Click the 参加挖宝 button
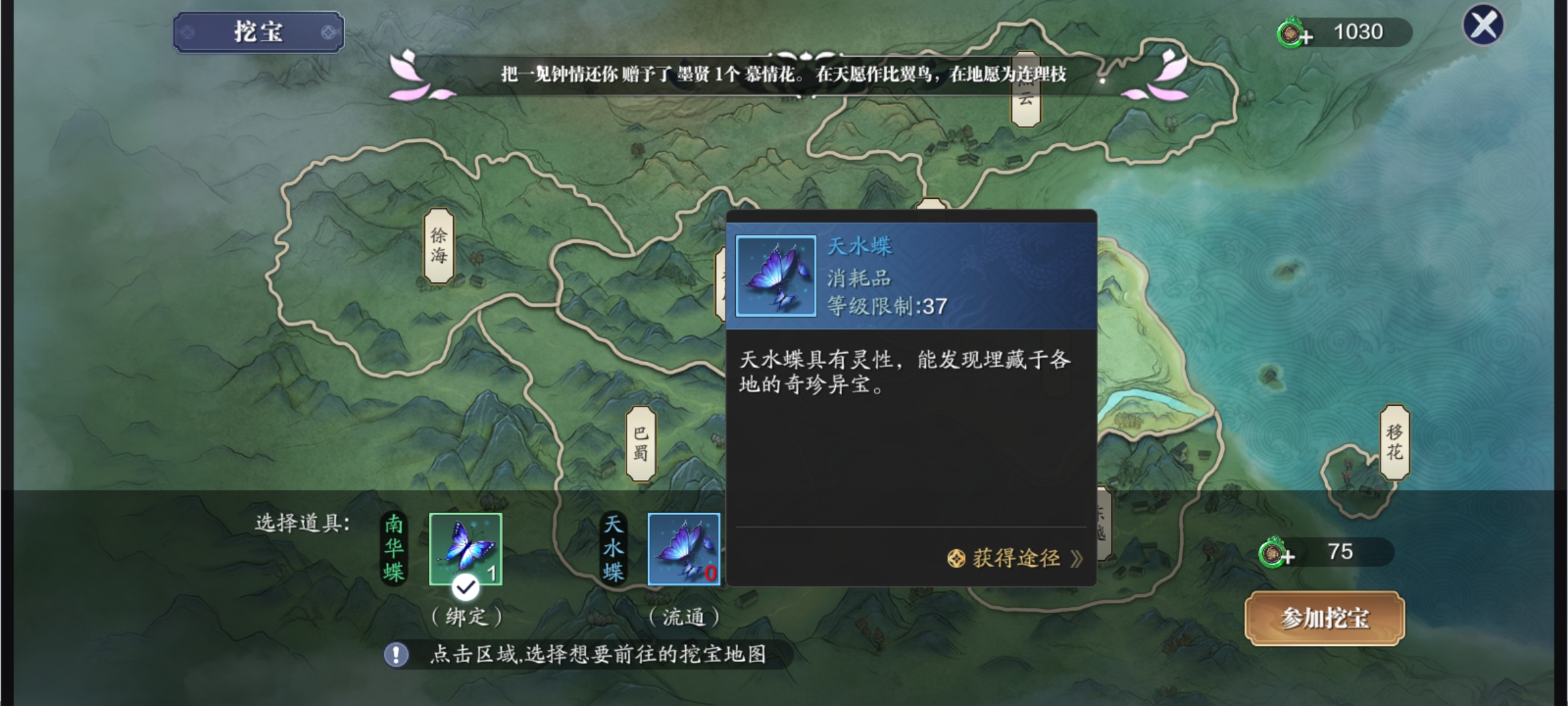Viewport: 1568px width, 706px height. click(x=1324, y=618)
